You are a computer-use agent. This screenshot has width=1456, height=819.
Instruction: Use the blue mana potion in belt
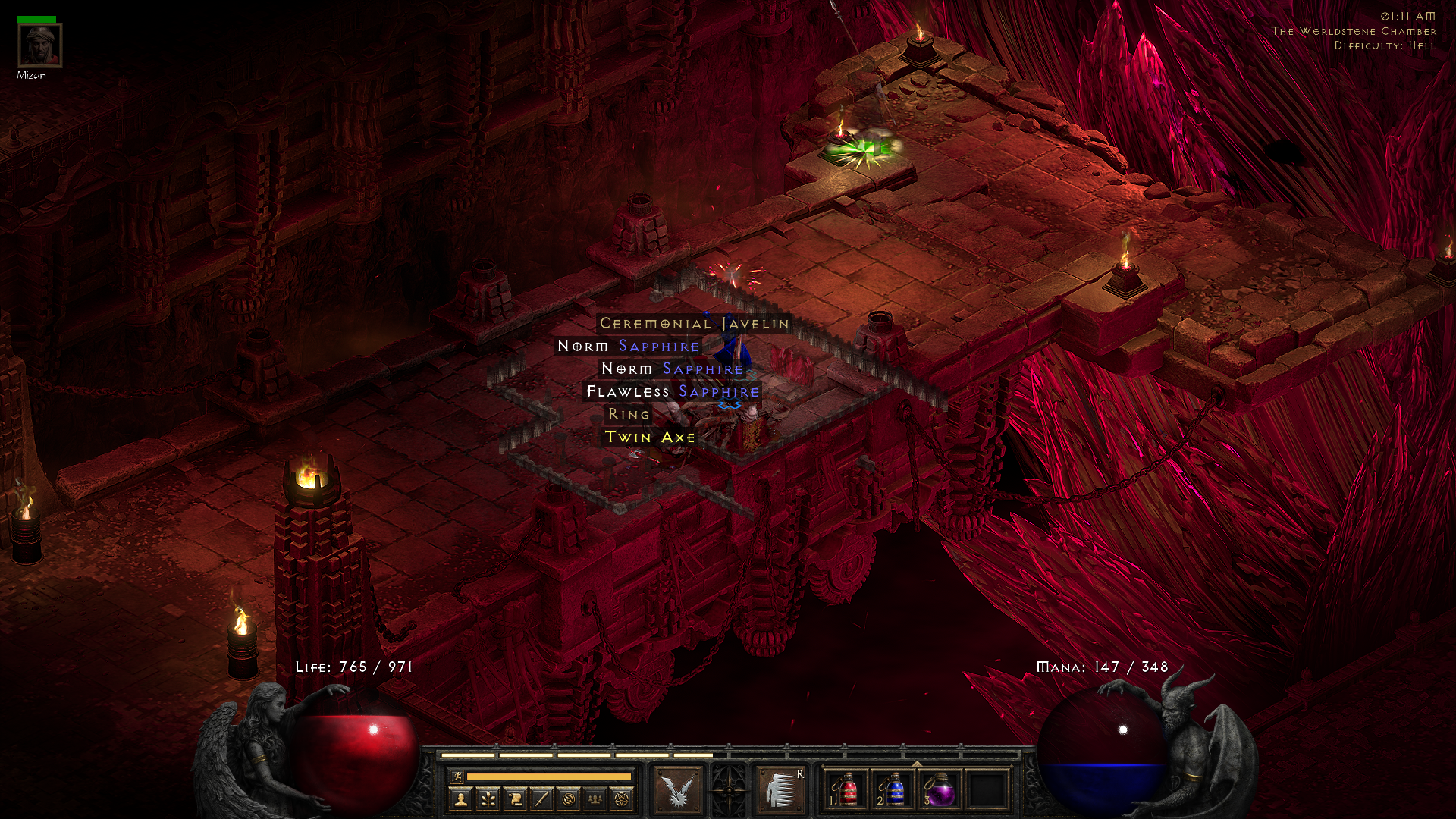coord(893,790)
